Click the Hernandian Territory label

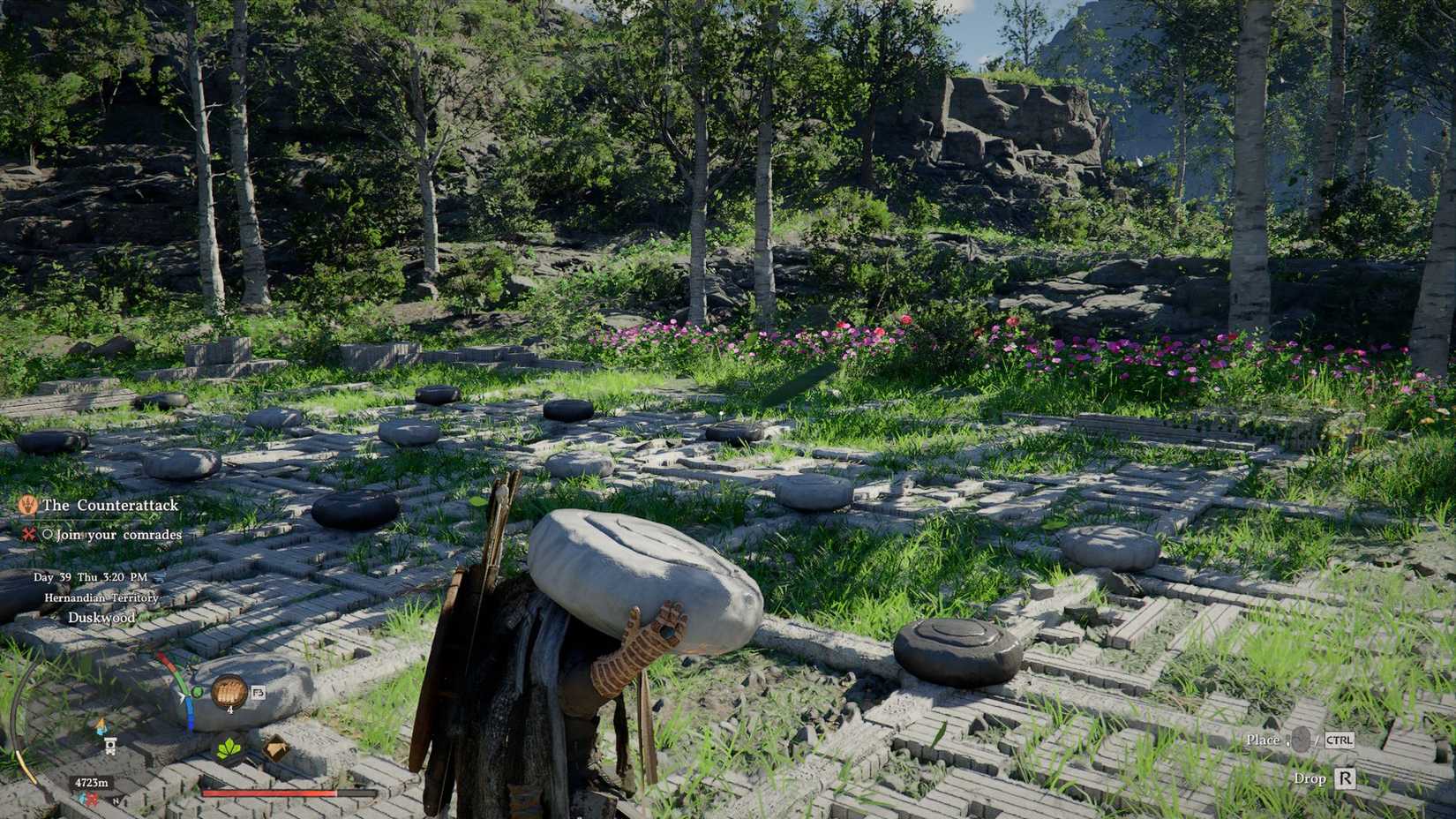[x=101, y=598]
